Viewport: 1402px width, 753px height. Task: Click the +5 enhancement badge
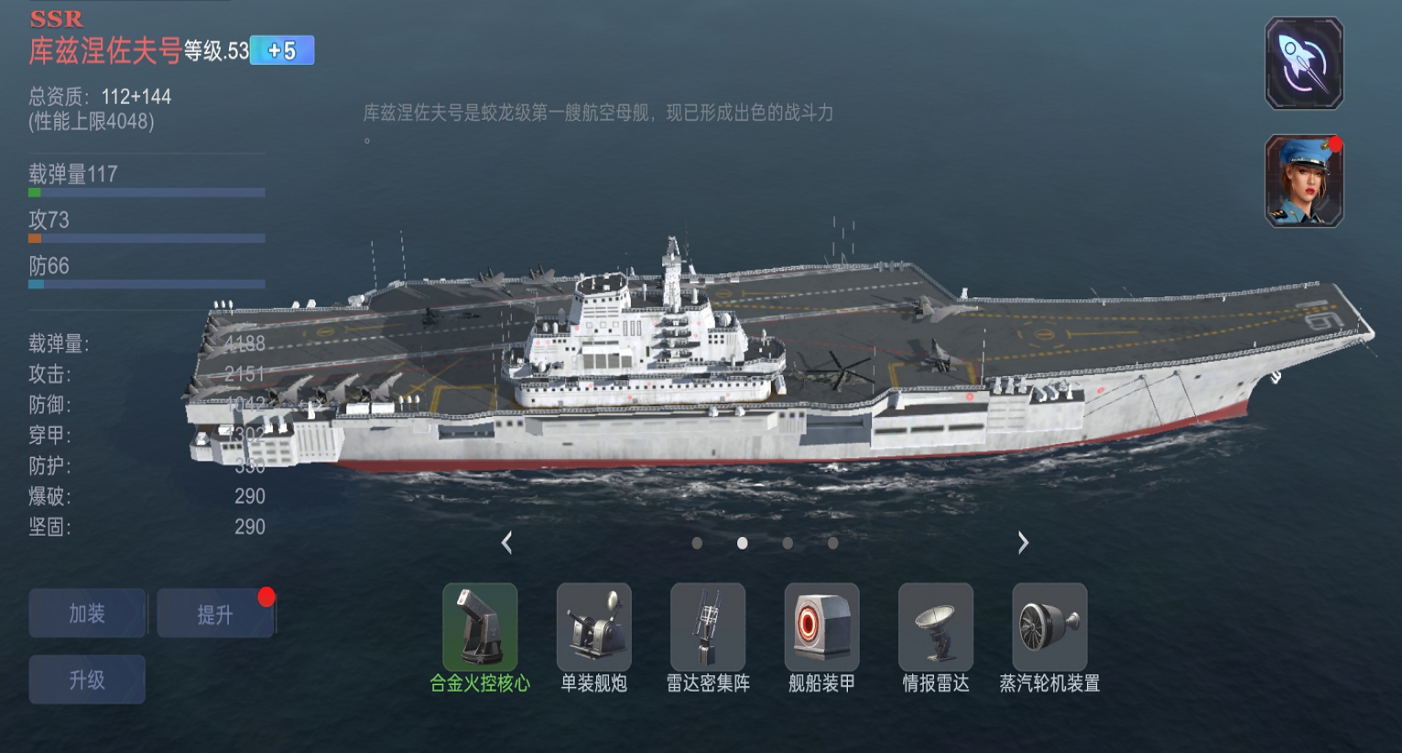[282, 51]
